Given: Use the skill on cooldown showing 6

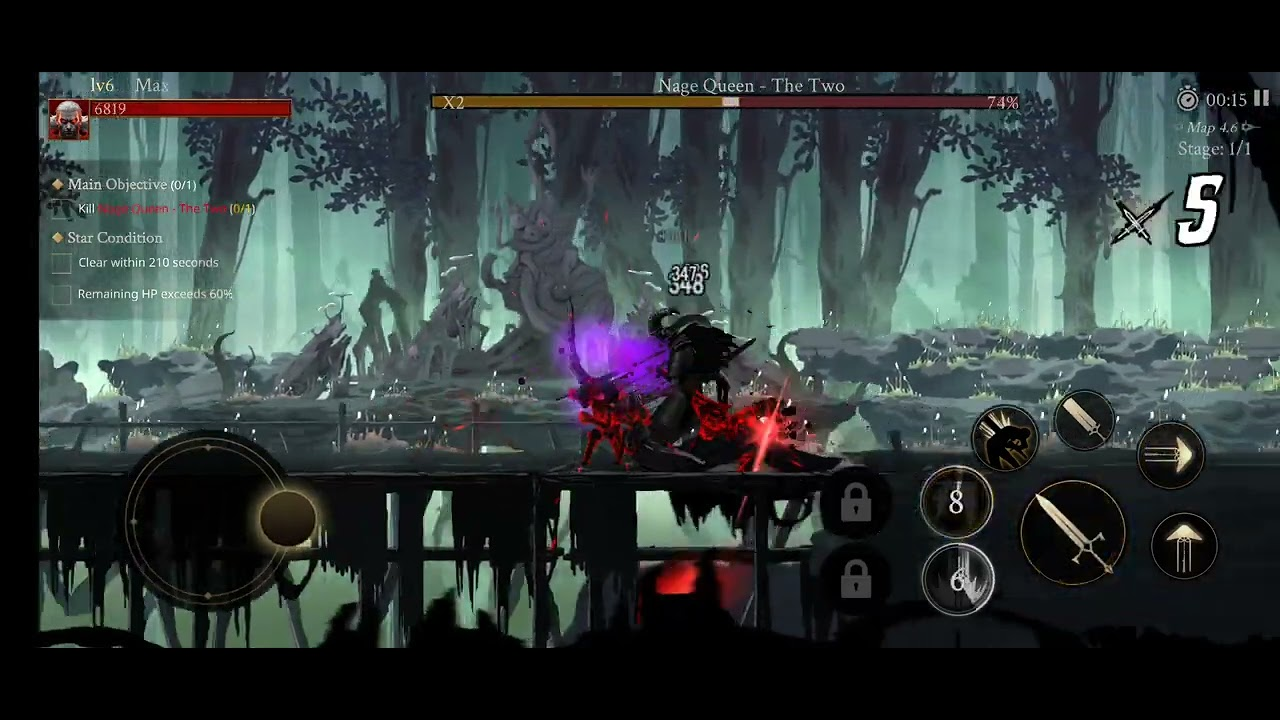Looking at the screenshot, I should click(x=958, y=581).
